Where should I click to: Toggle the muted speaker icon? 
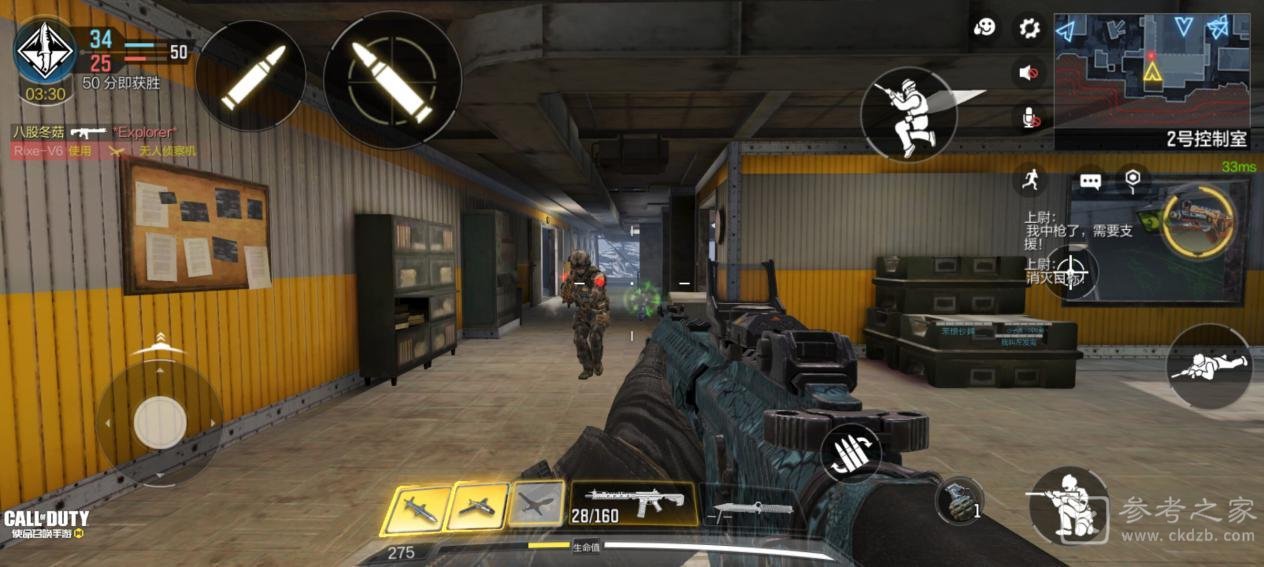click(x=1029, y=73)
